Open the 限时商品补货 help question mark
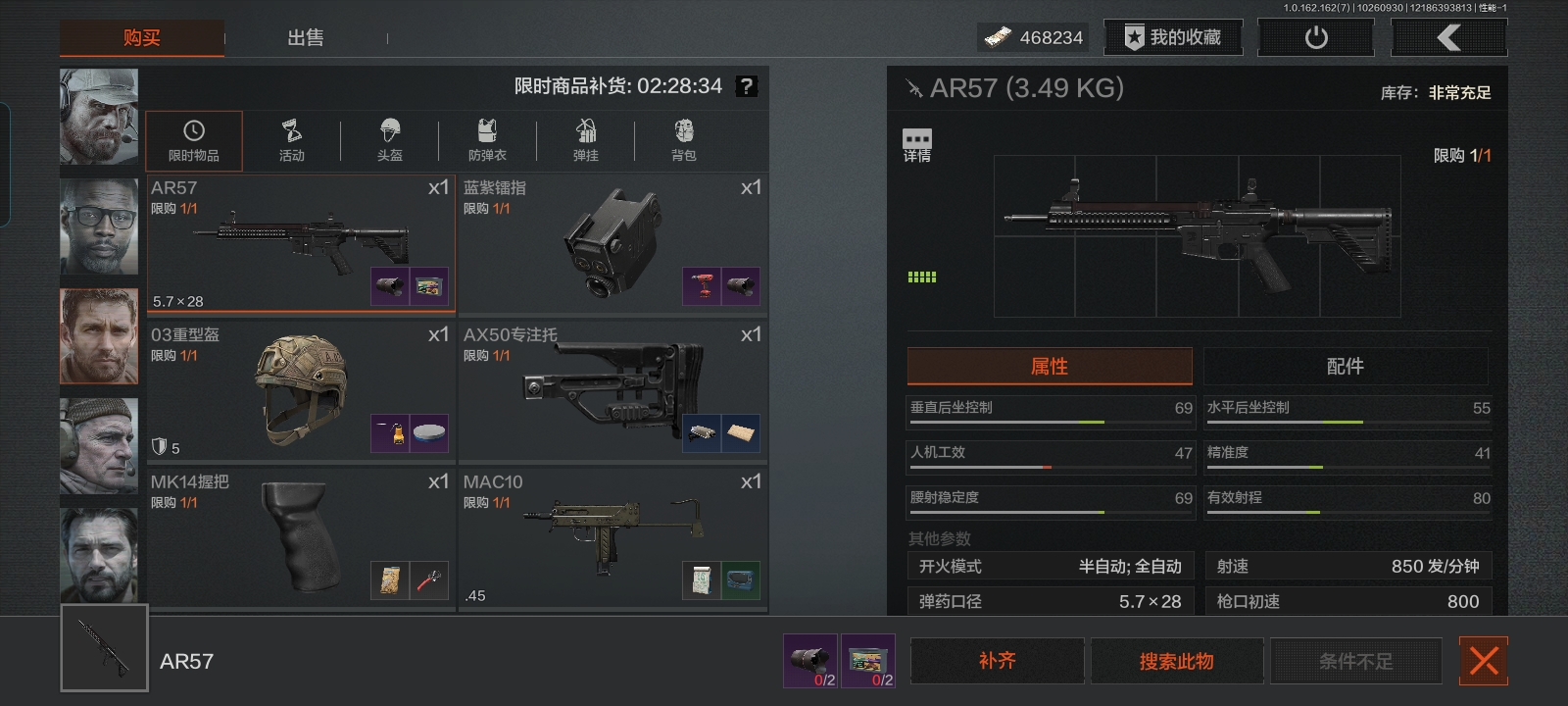 (x=748, y=86)
